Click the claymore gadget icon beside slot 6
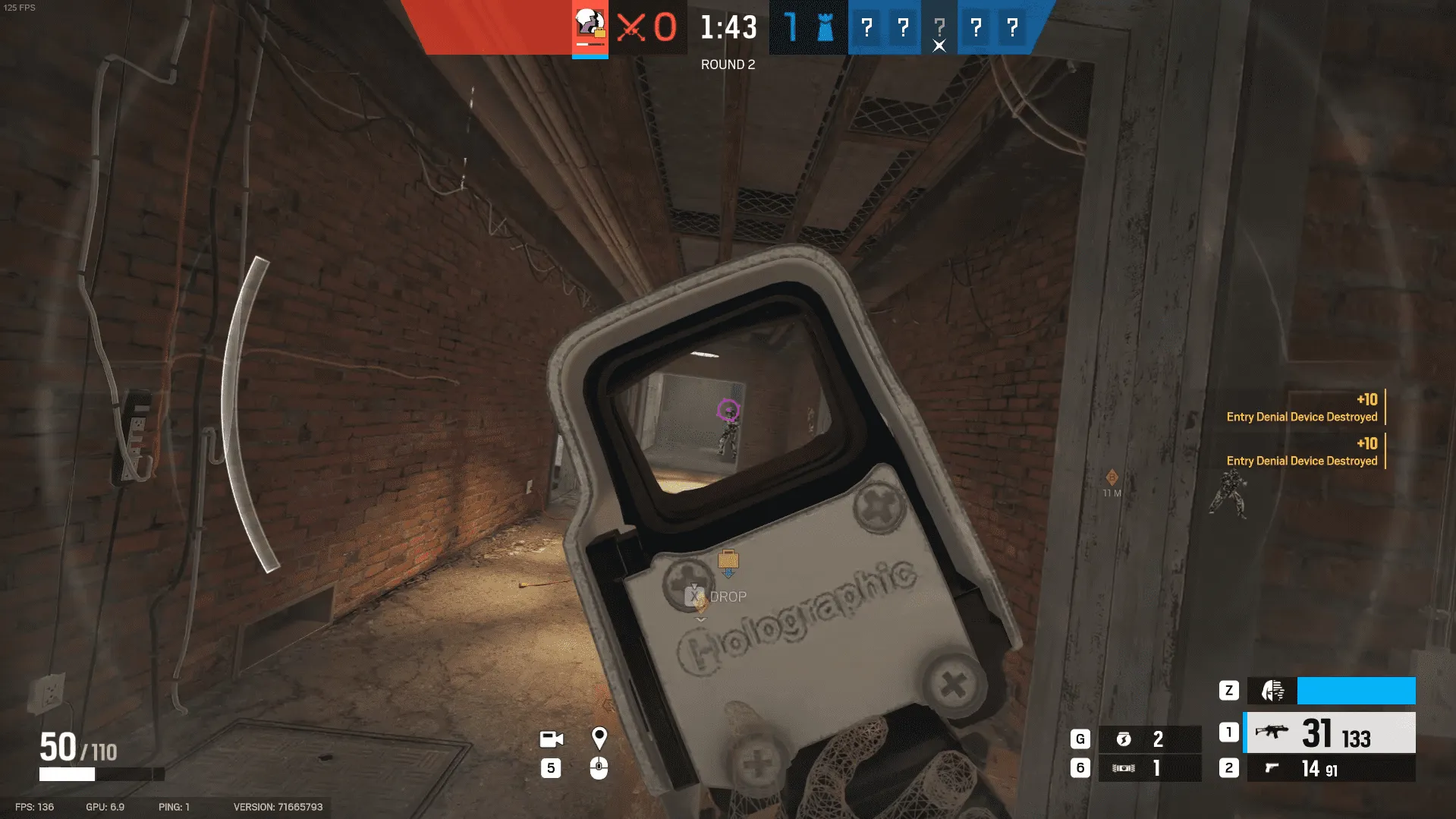 pos(1125,767)
